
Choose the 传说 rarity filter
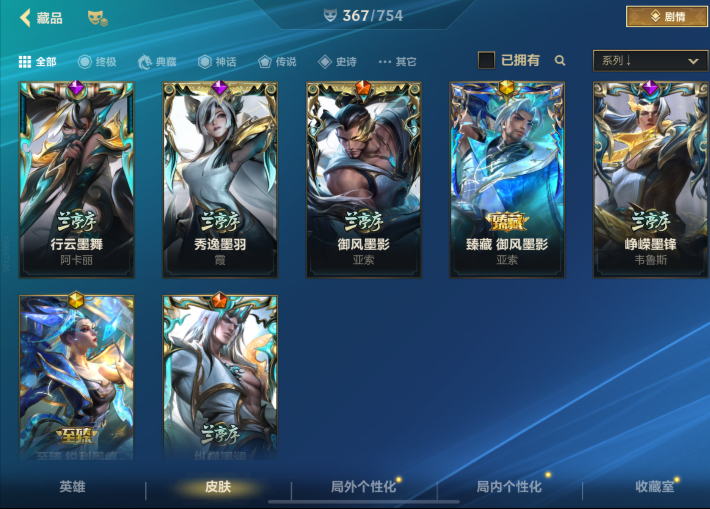click(277, 61)
